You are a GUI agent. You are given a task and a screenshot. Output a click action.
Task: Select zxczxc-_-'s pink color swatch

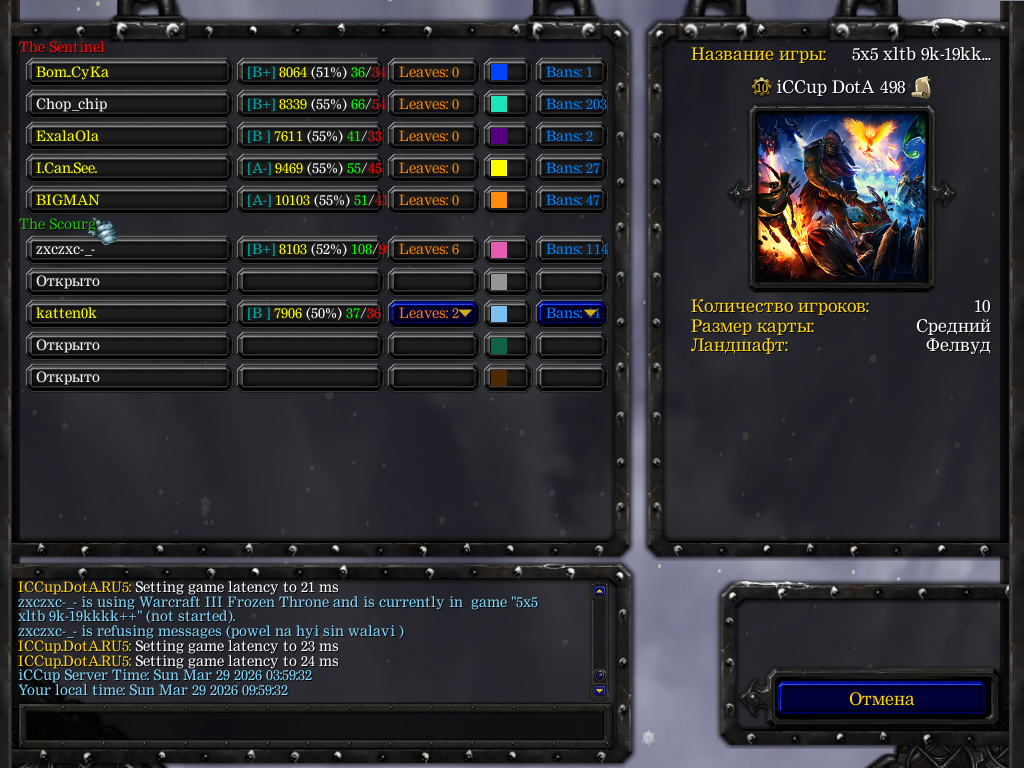tap(499, 249)
